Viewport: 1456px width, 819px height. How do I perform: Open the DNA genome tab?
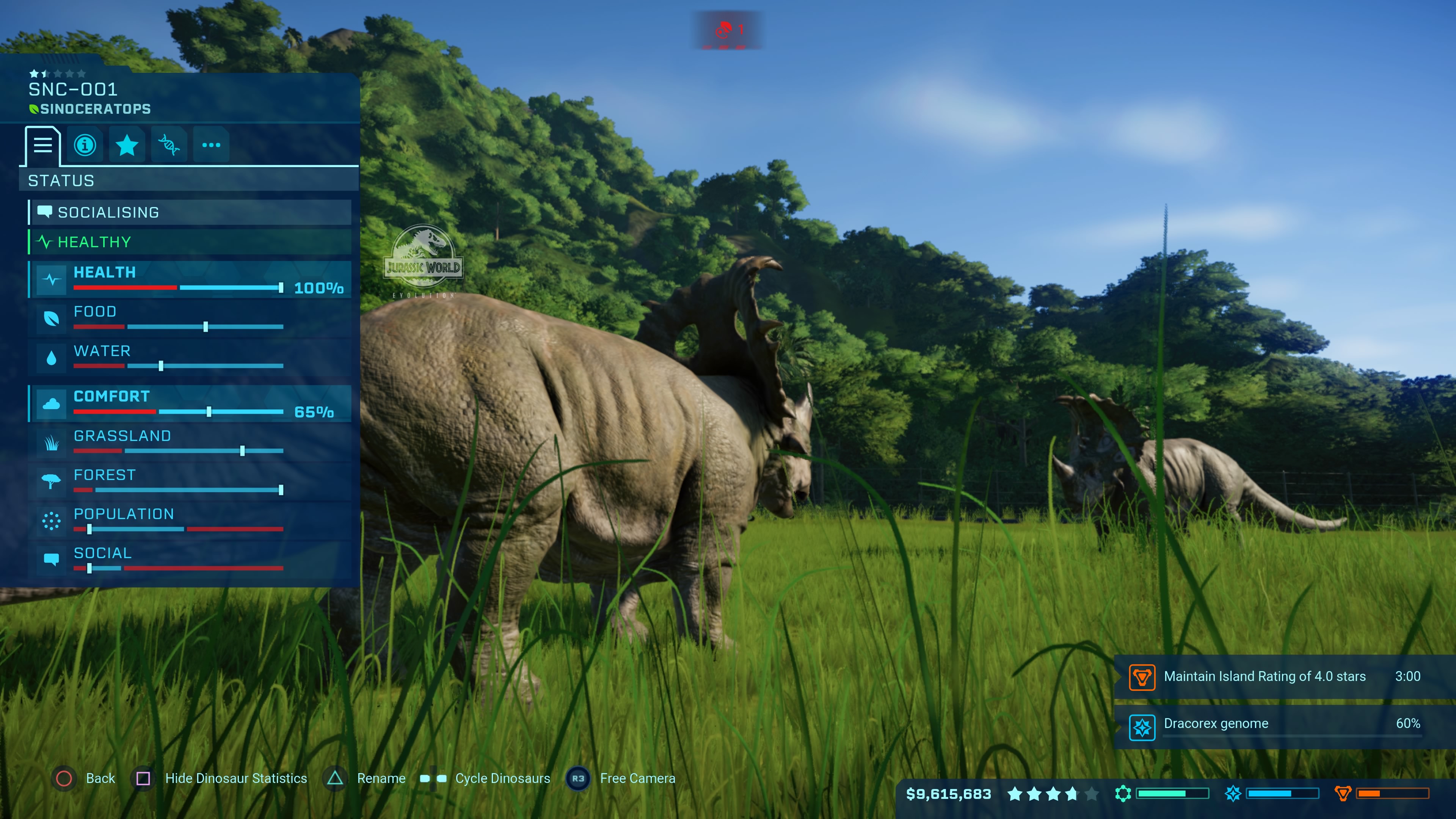pos(169,145)
